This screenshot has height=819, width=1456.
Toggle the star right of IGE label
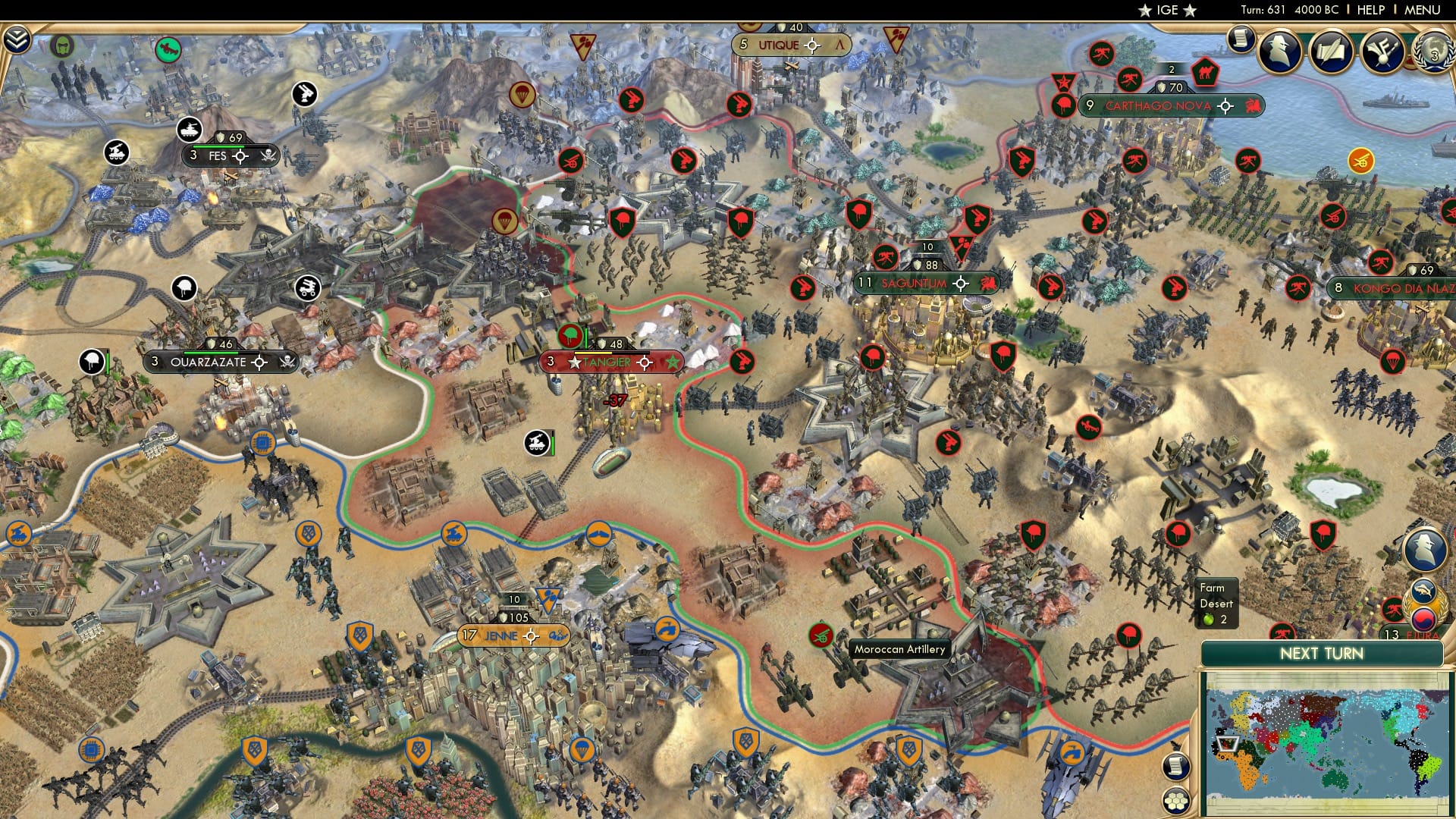point(1189,11)
